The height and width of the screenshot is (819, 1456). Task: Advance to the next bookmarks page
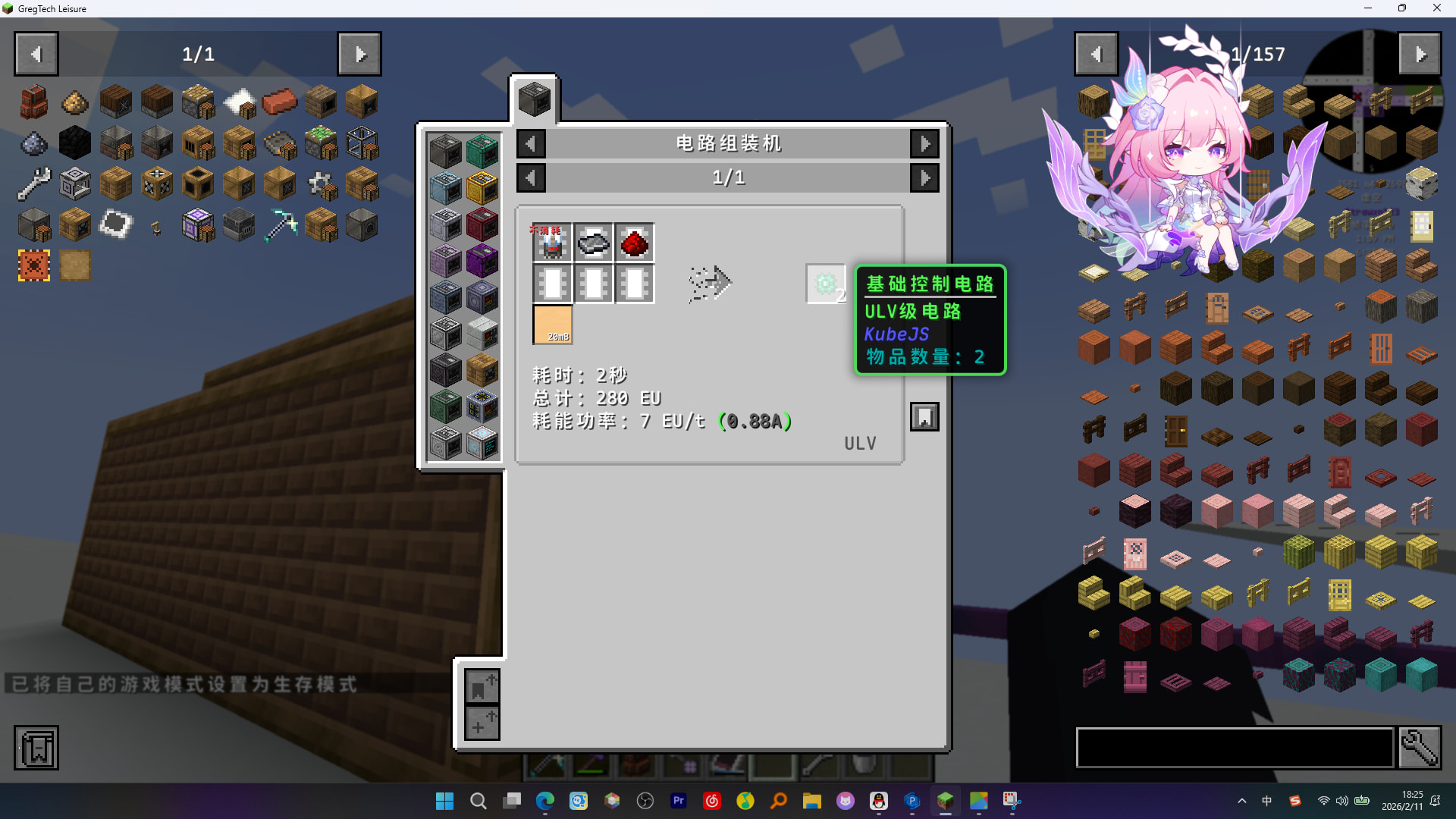click(359, 54)
